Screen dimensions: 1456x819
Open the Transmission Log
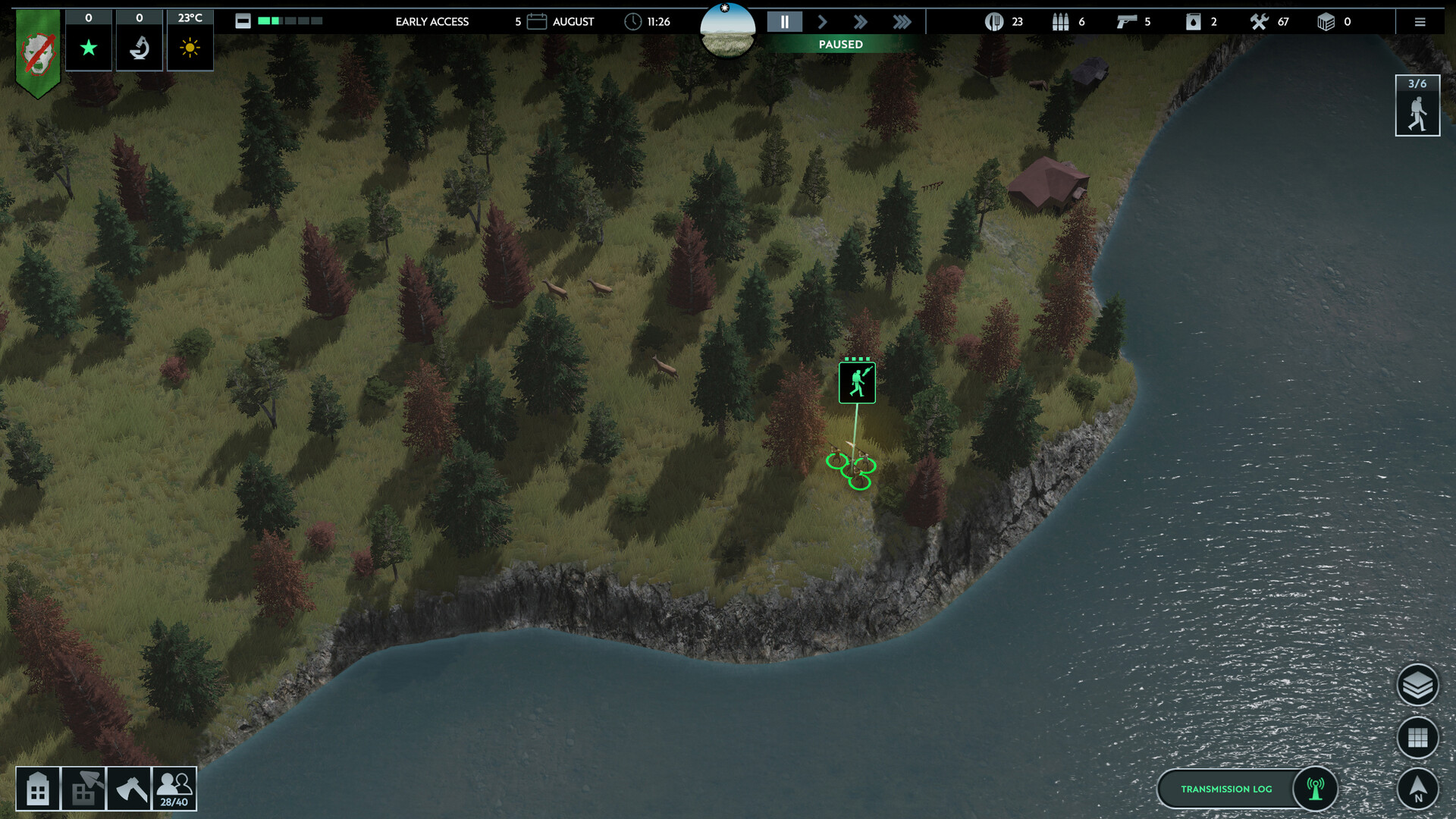click(x=1225, y=789)
